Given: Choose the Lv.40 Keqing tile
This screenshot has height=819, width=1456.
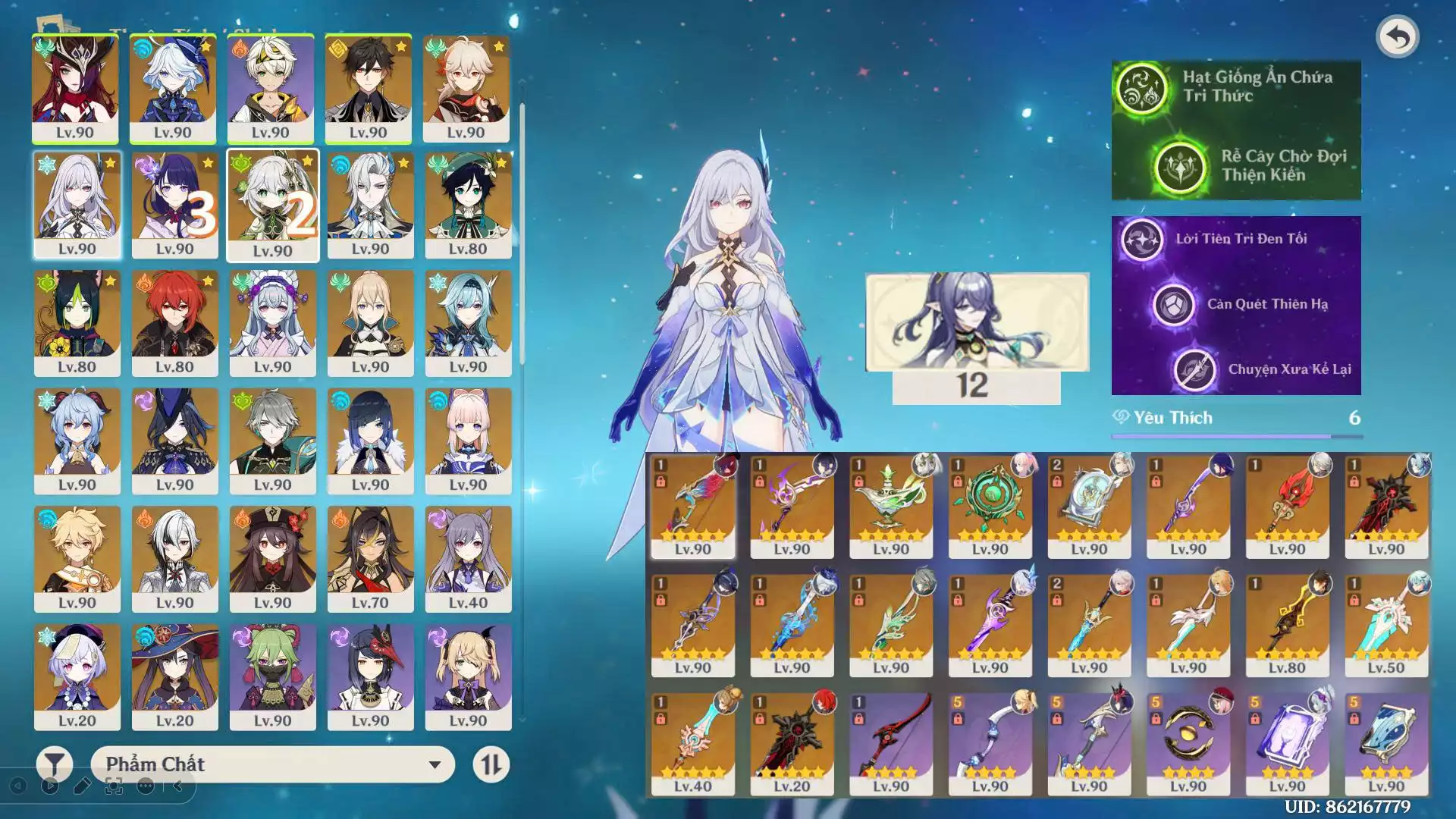Looking at the screenshot, I should [x=468, y=558].
